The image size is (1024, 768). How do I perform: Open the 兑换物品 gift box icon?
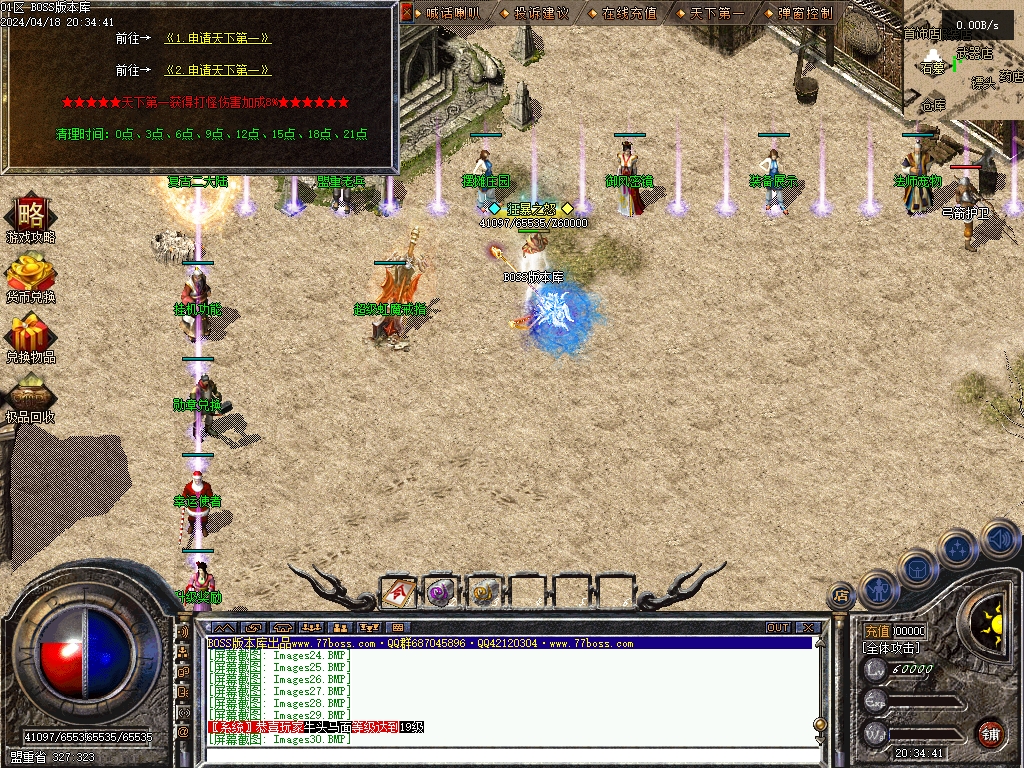[x=30, y=336]
